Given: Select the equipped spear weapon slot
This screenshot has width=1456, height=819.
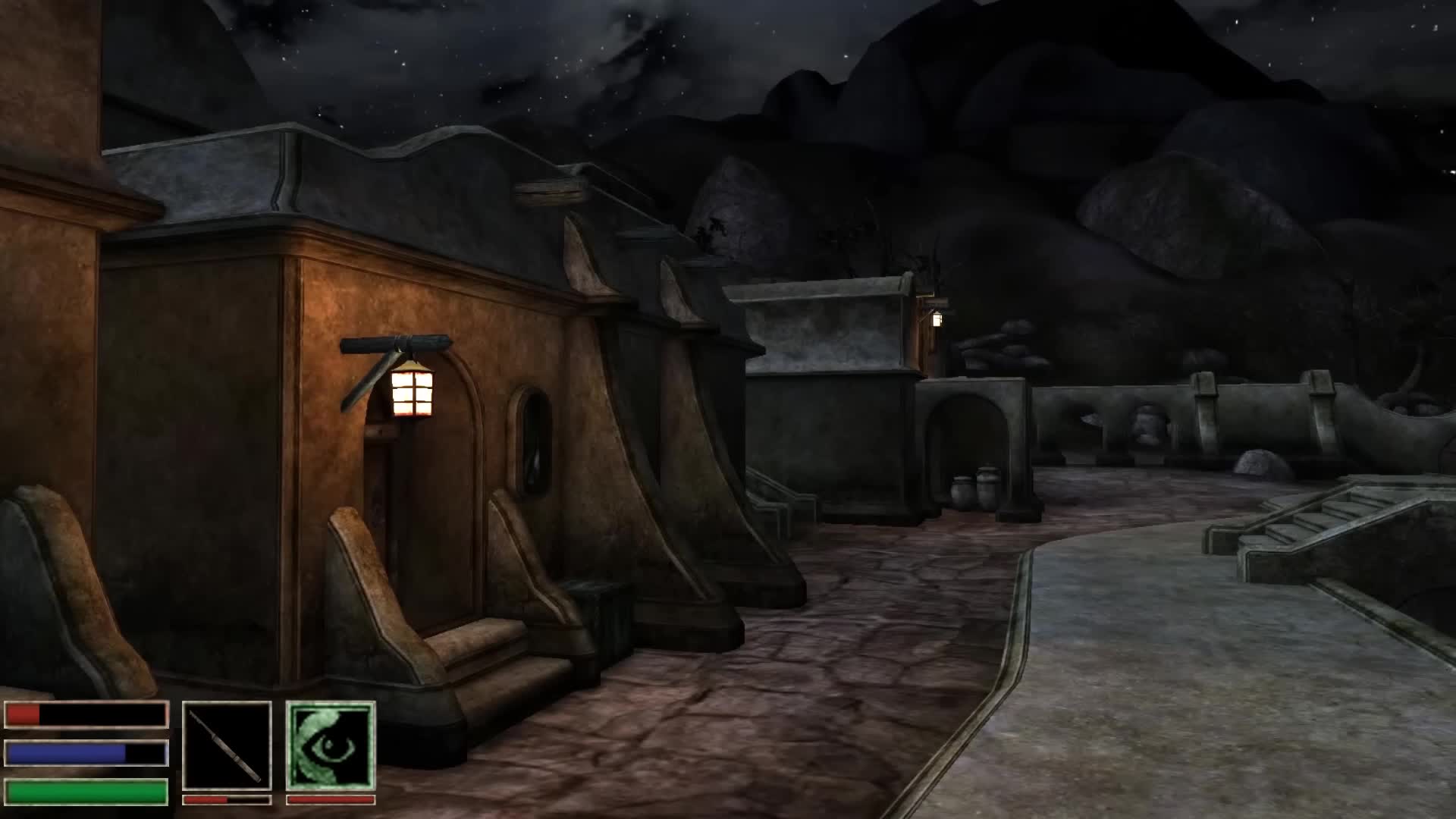Looking at the screenshot, I should 227,745.
